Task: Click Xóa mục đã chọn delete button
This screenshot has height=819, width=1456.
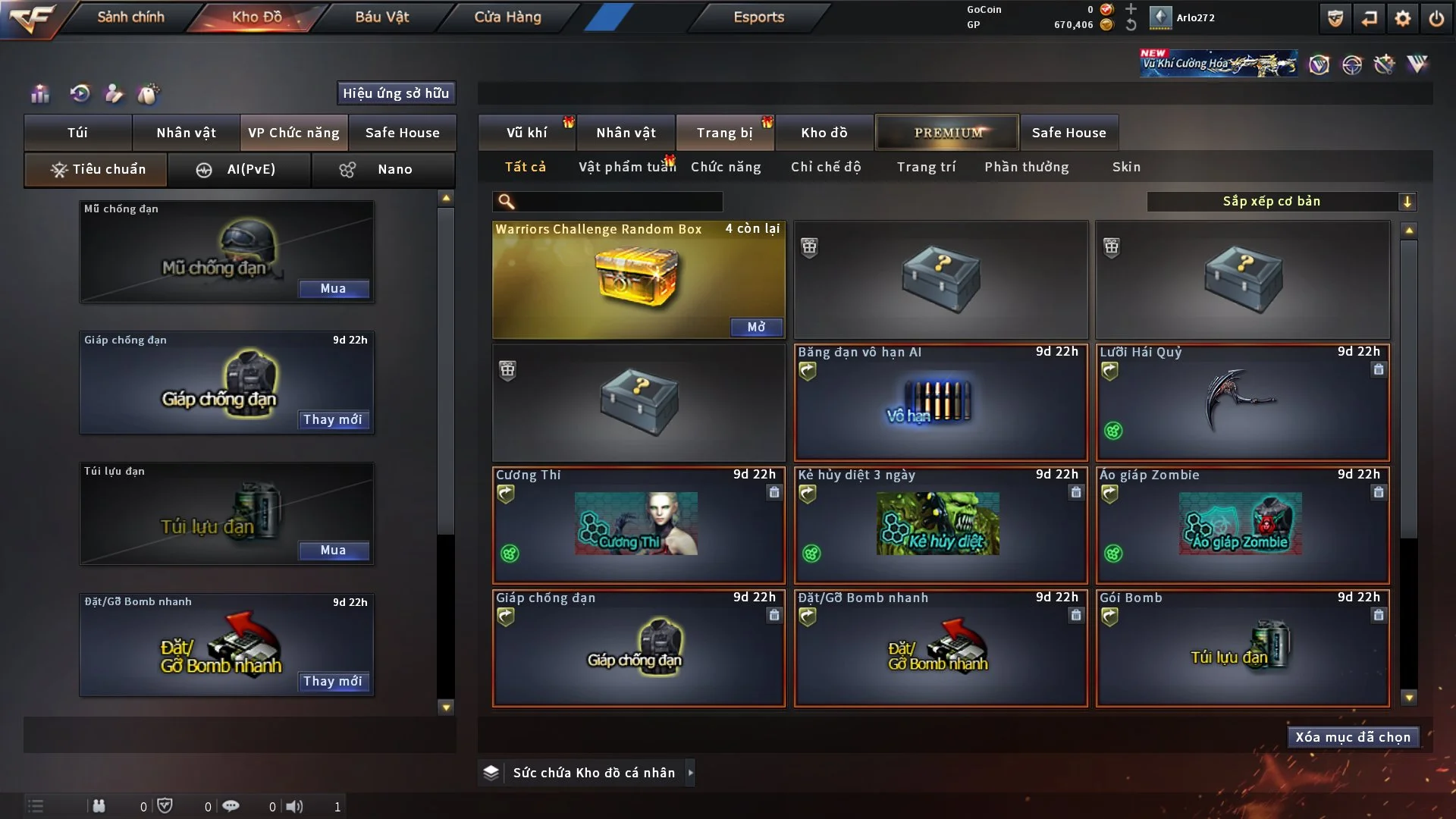Action: click(x=1352, y=737)
